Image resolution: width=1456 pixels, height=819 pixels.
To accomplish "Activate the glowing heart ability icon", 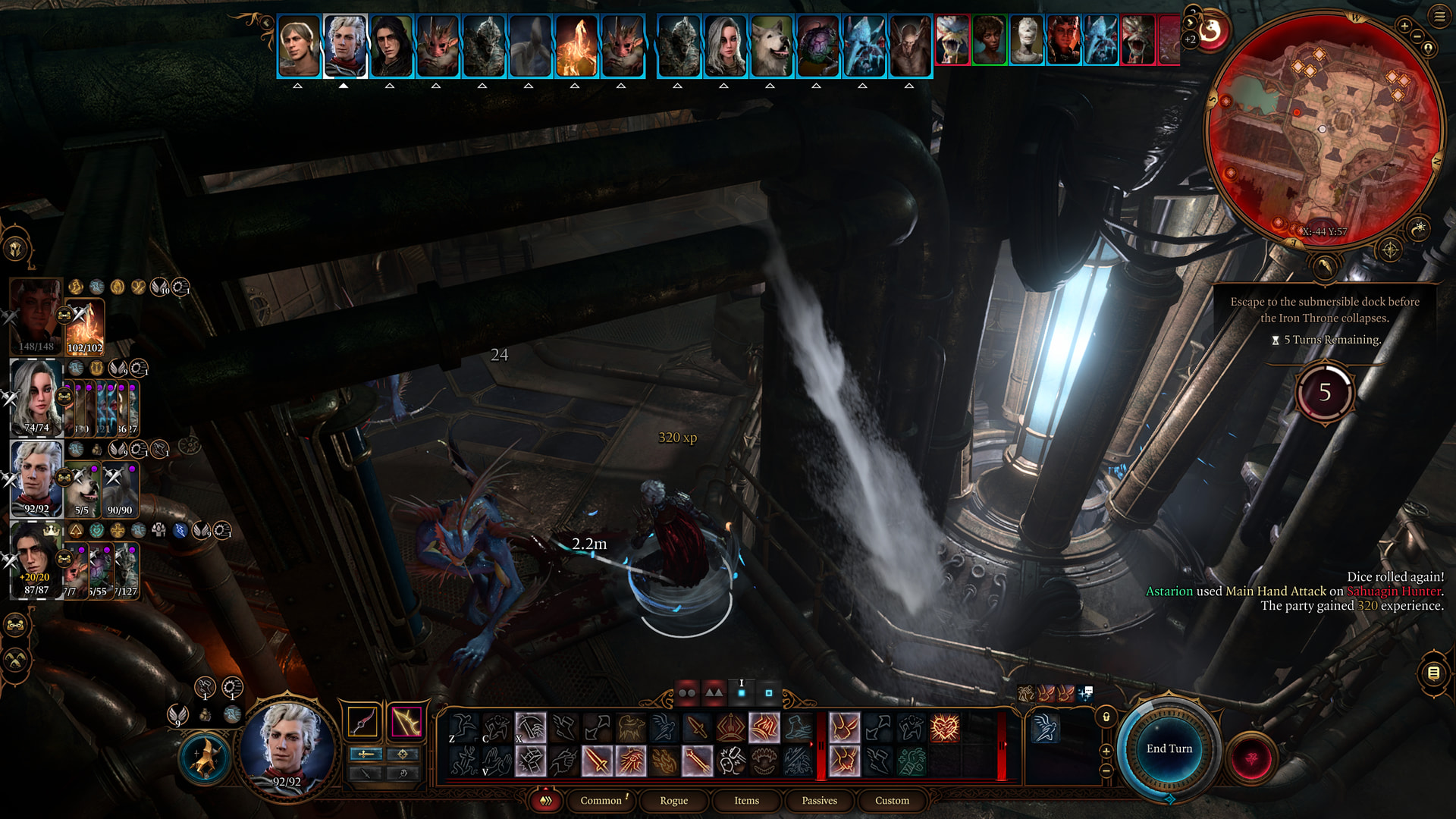I will pos(945,729).
